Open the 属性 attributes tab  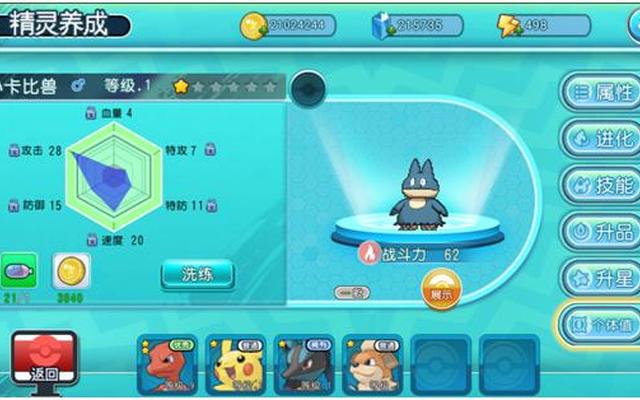[601, 93]
